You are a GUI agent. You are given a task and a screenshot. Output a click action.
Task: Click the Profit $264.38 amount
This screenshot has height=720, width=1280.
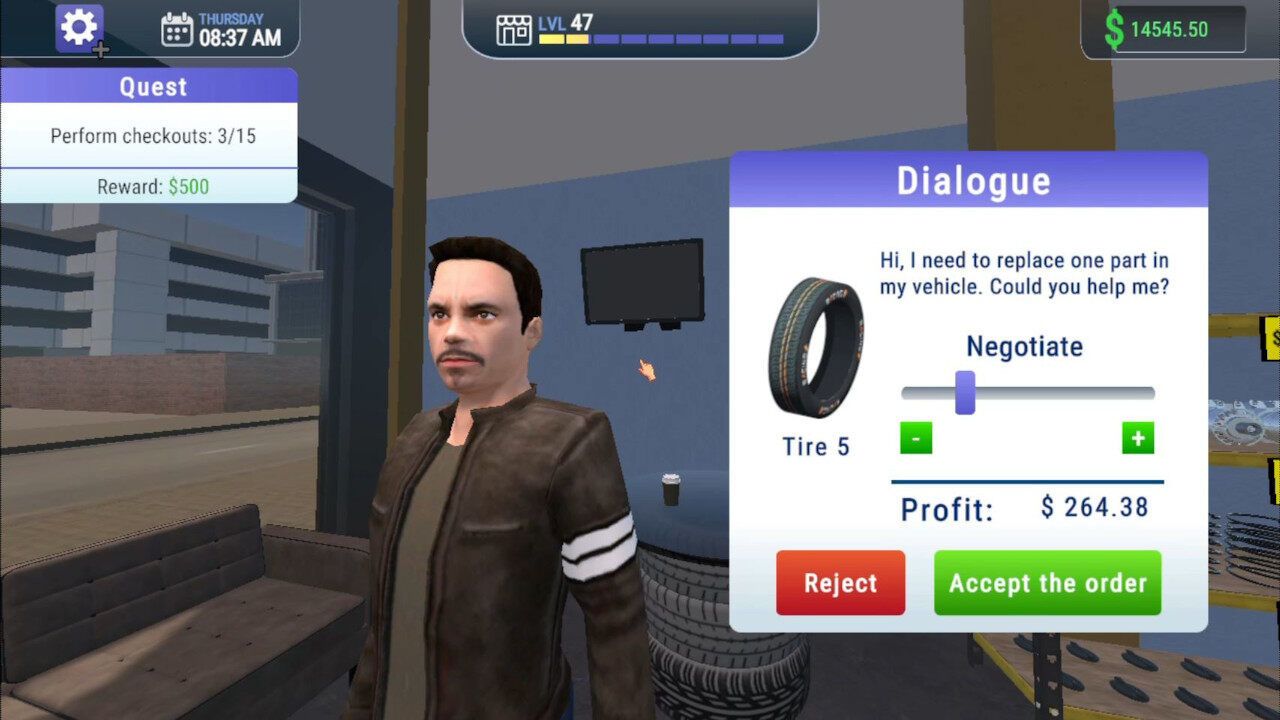1093,507
